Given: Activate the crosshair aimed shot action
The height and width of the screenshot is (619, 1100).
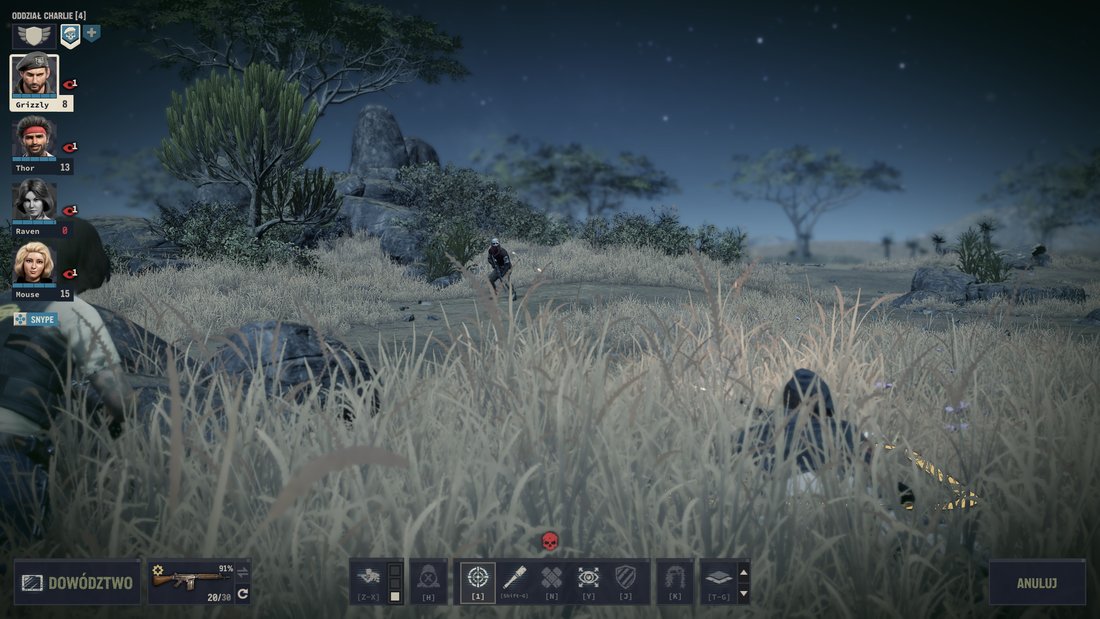Looking at the screenshot, I should [x=477, y=578].
